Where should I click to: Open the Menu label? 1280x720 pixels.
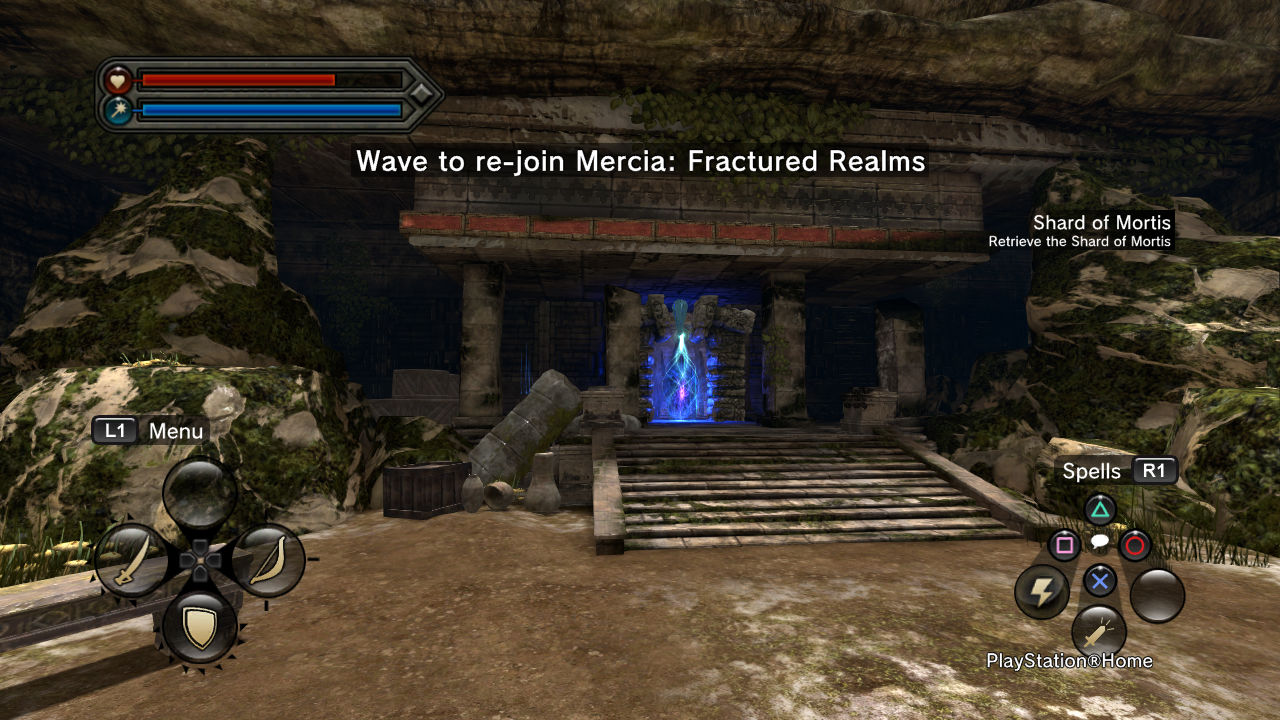click(x=175, y=431)
